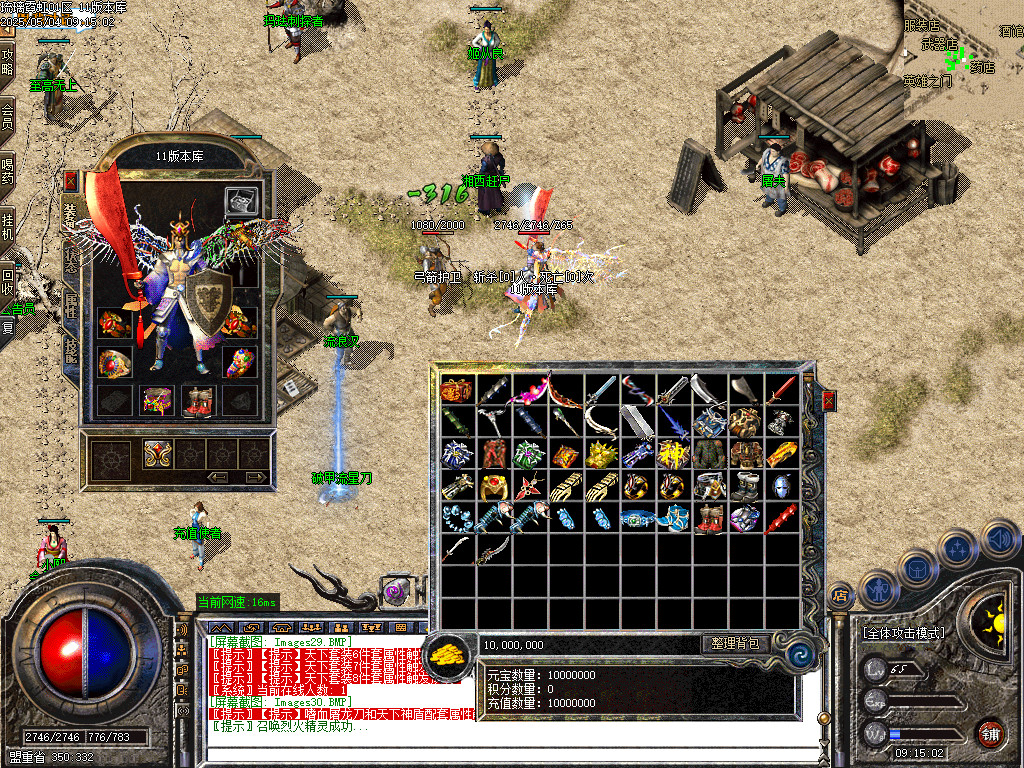Close the inventory bag window
Viewport: 1024px width, 768px height.
(x=828, y=401)
